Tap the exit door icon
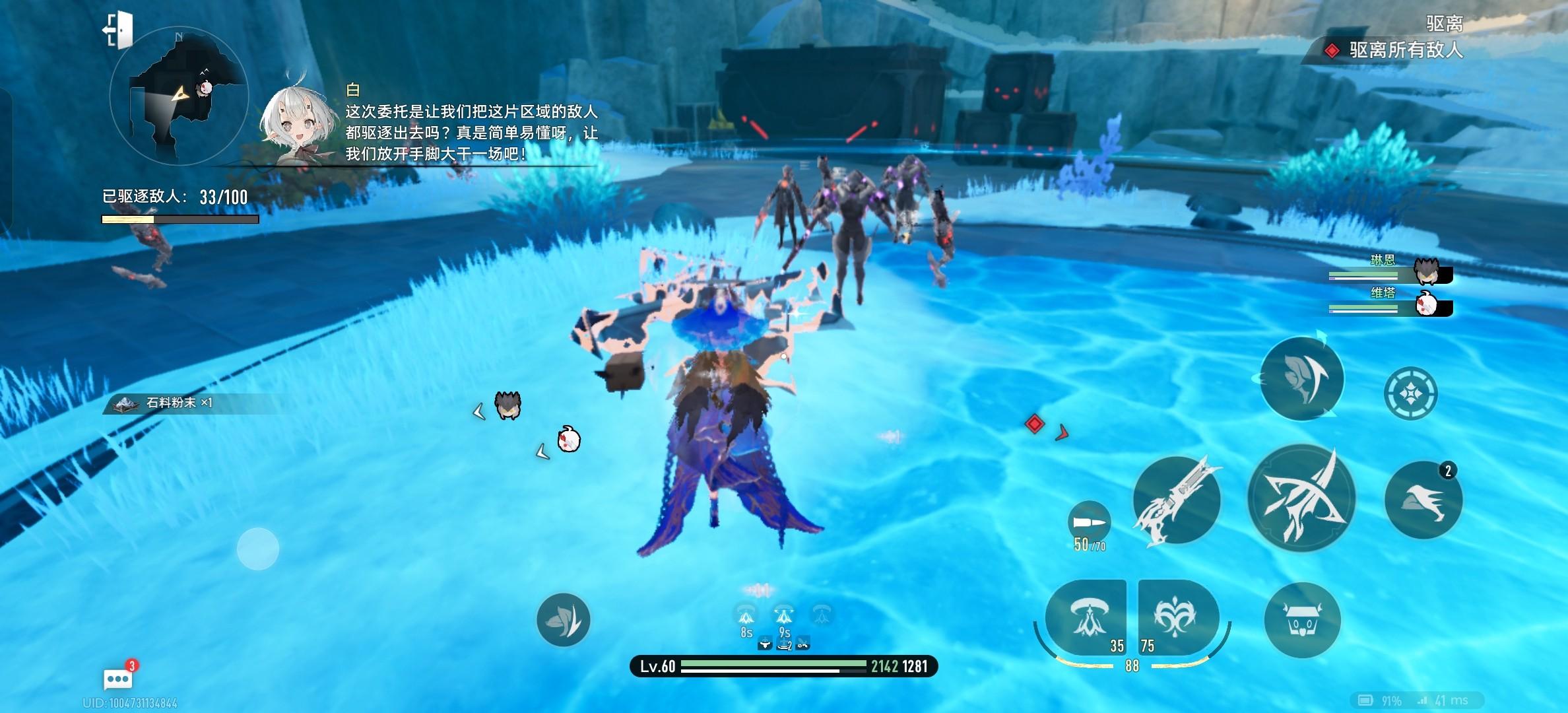Viewport: 1568px width, 713px height. coord(119,30)
